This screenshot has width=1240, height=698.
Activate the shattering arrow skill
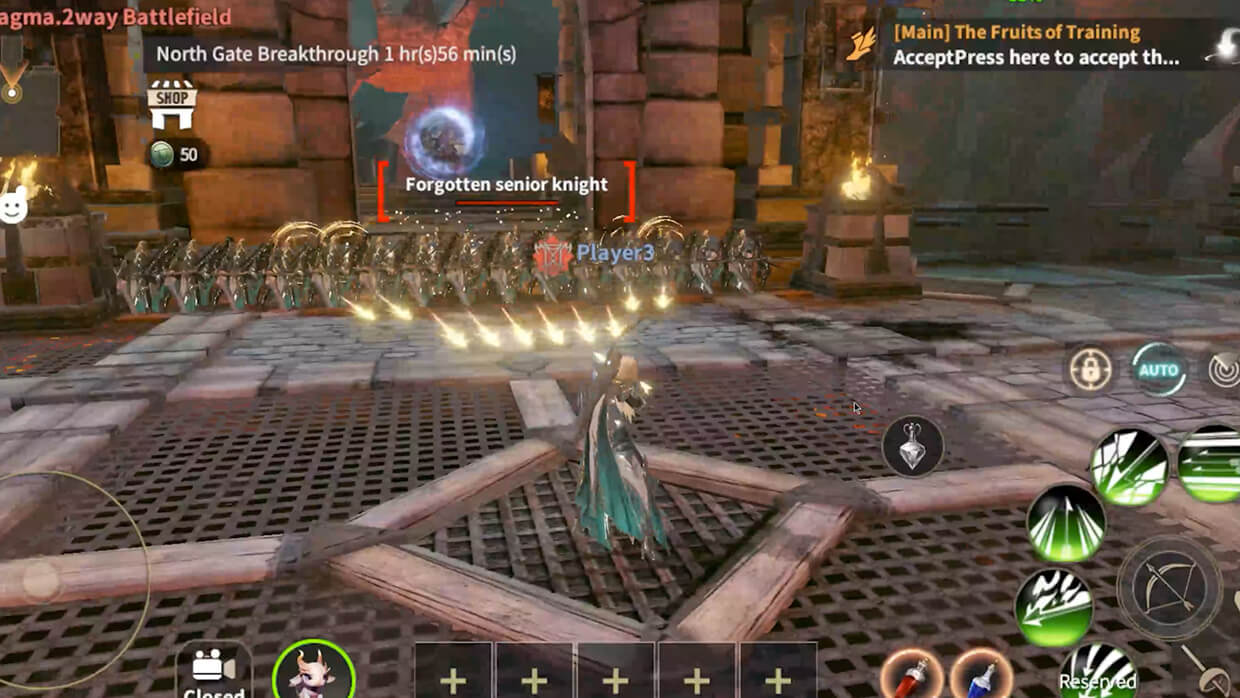[x=1129, y=466]
